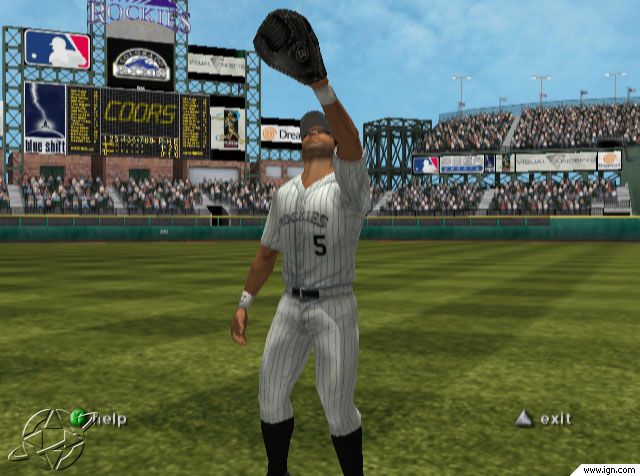Choose exit to leave this view
The height and width of the screenshot is (476, 640).
tap(544, 419)
